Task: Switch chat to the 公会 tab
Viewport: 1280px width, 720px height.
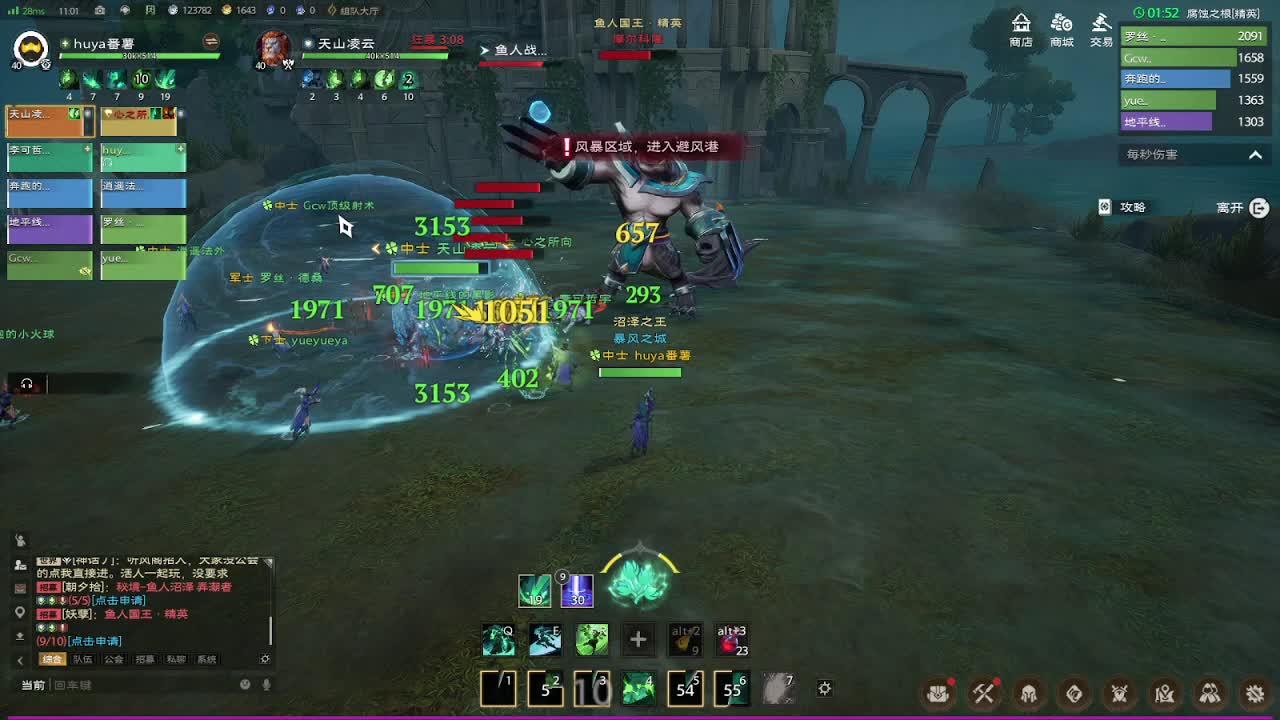Action: tap(113, 660)
